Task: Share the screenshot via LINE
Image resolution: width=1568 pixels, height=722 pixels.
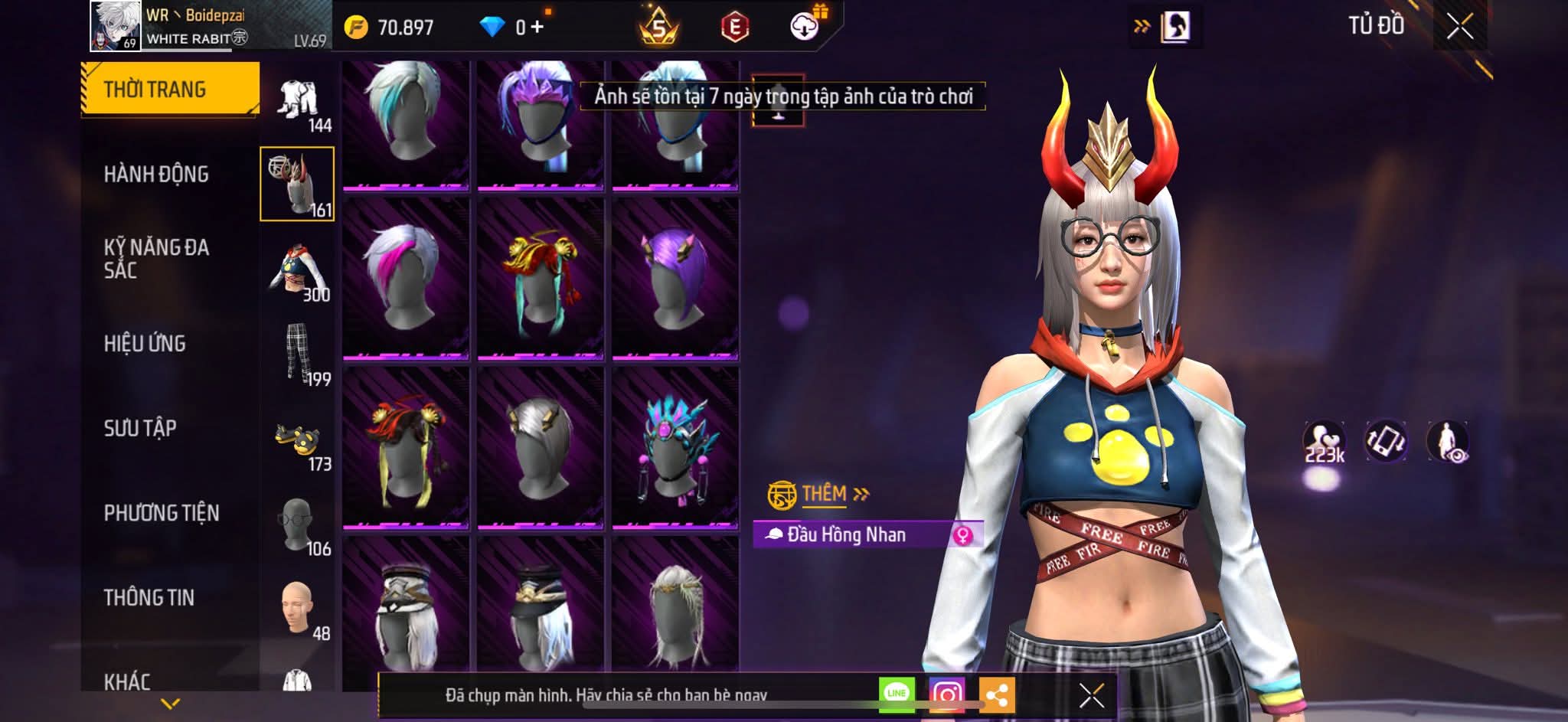Action: click(x=897, y=694)
